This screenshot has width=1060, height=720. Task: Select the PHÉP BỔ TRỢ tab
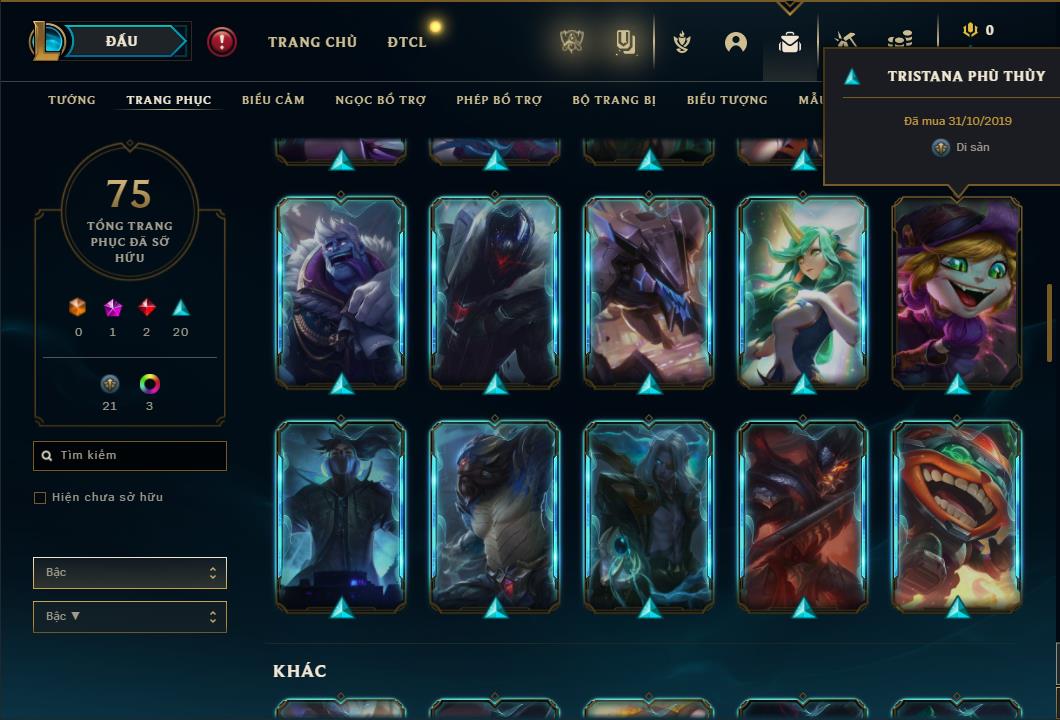click(x=499, y=100)
